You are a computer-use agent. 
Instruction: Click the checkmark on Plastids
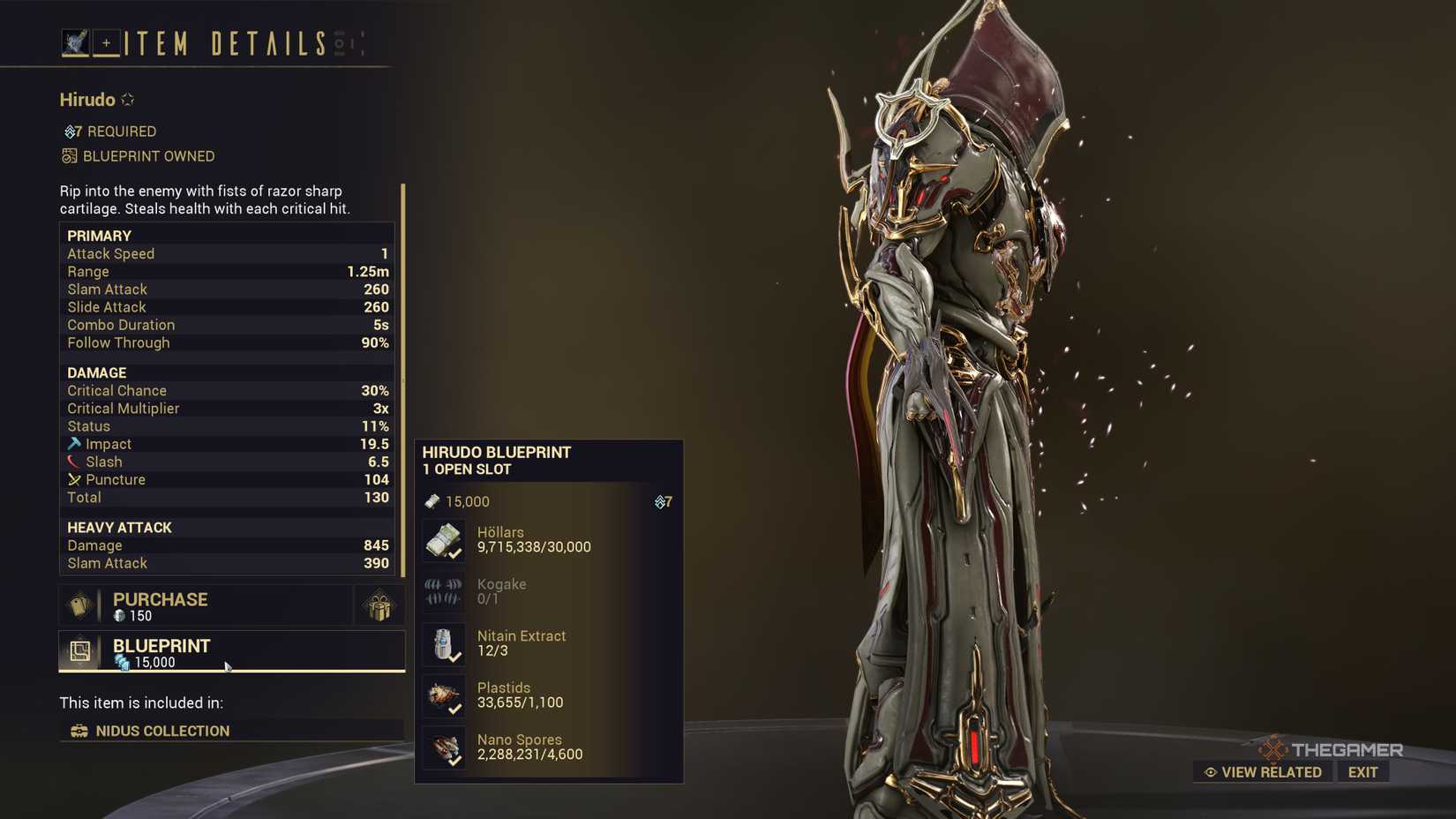coord(455,708)
